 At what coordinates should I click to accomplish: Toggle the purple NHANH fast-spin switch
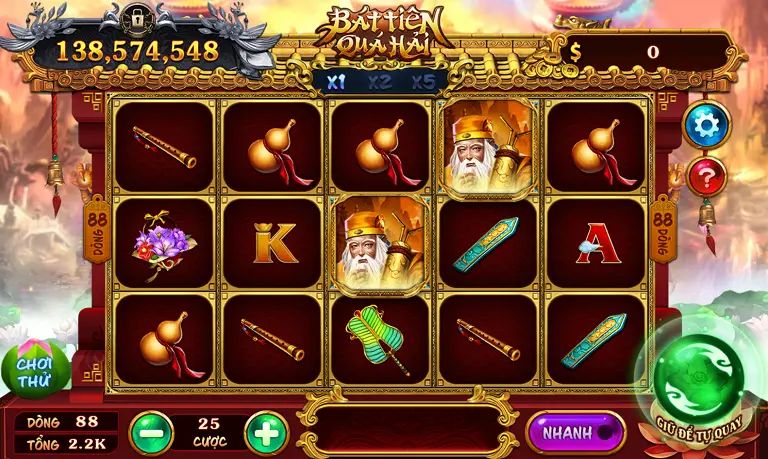click(575, 432)
